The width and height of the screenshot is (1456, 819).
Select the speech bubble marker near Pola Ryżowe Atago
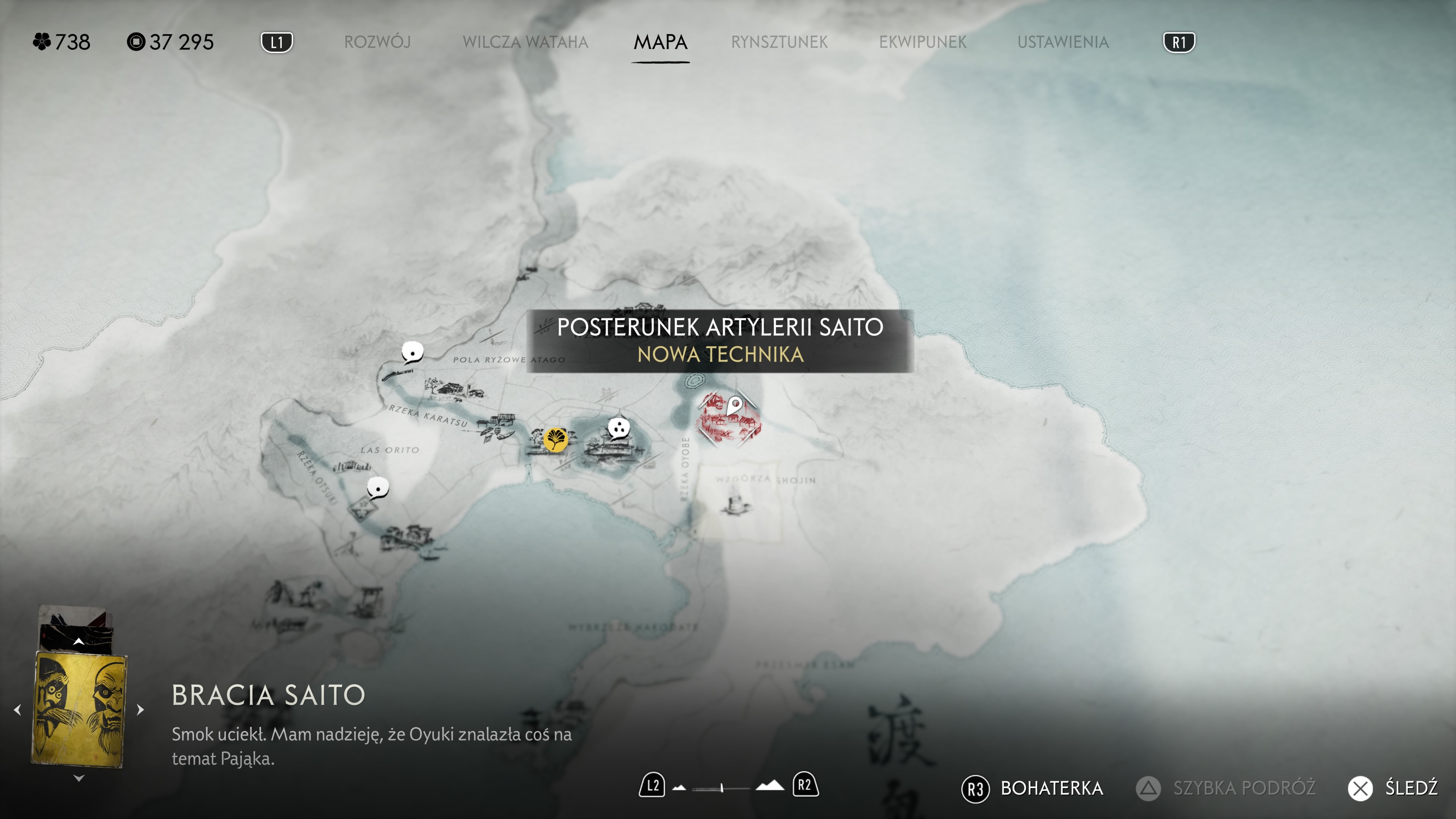pyautogui.click(x=412, y=353)
